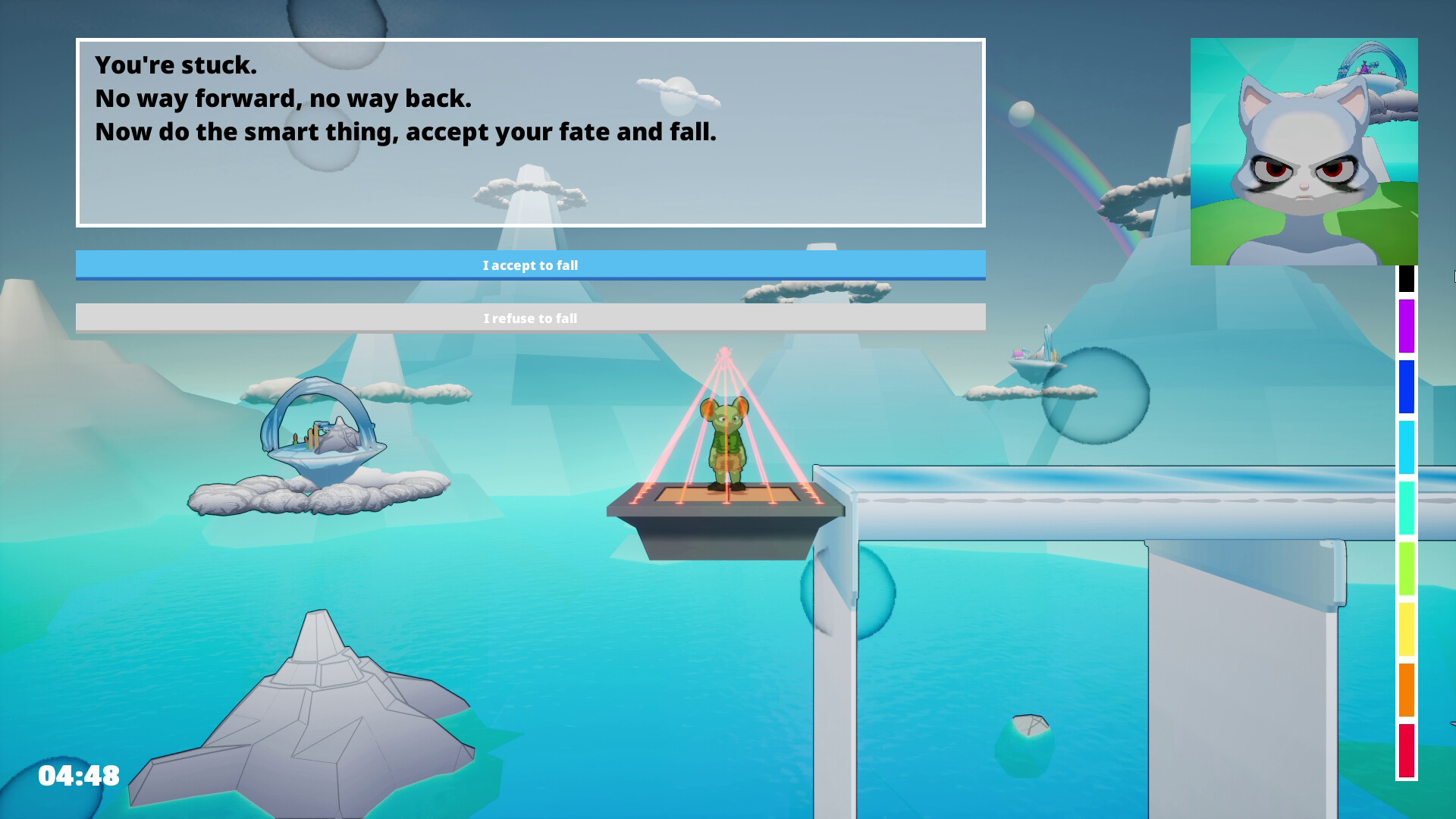Choose the 'I accept to fall' option
The width and height of the screenshot is (1456, 819).
tap(531, 265)
